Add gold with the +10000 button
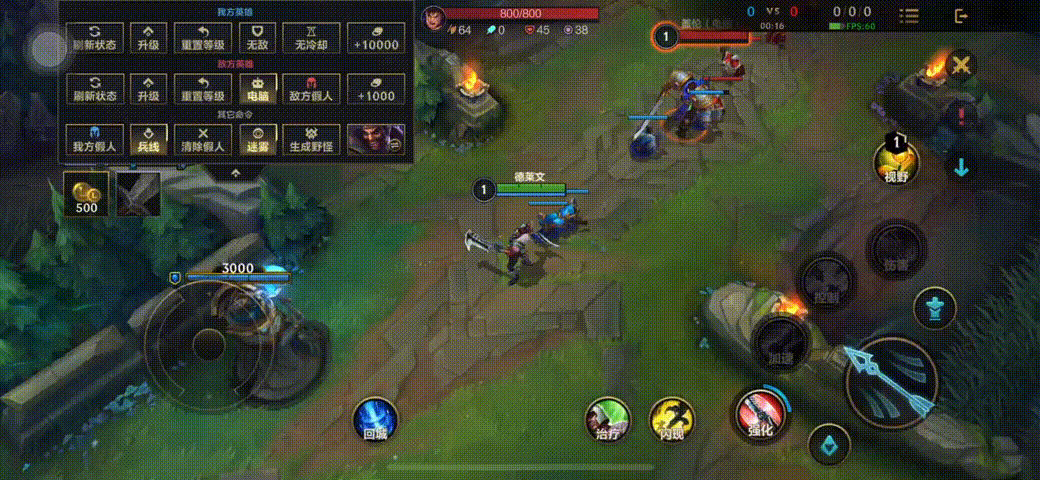 [375, 38]
